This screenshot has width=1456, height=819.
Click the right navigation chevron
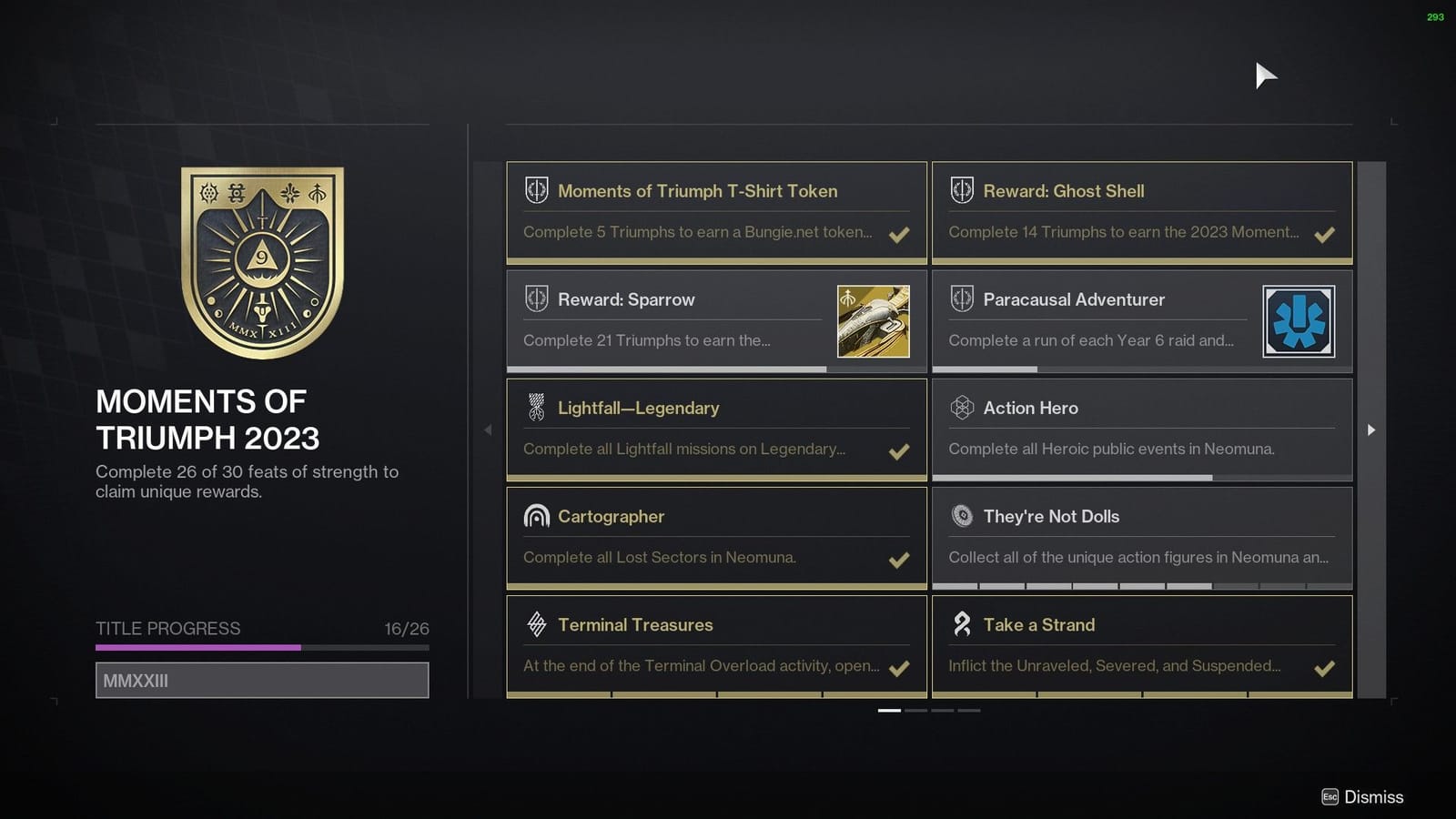1370,430
